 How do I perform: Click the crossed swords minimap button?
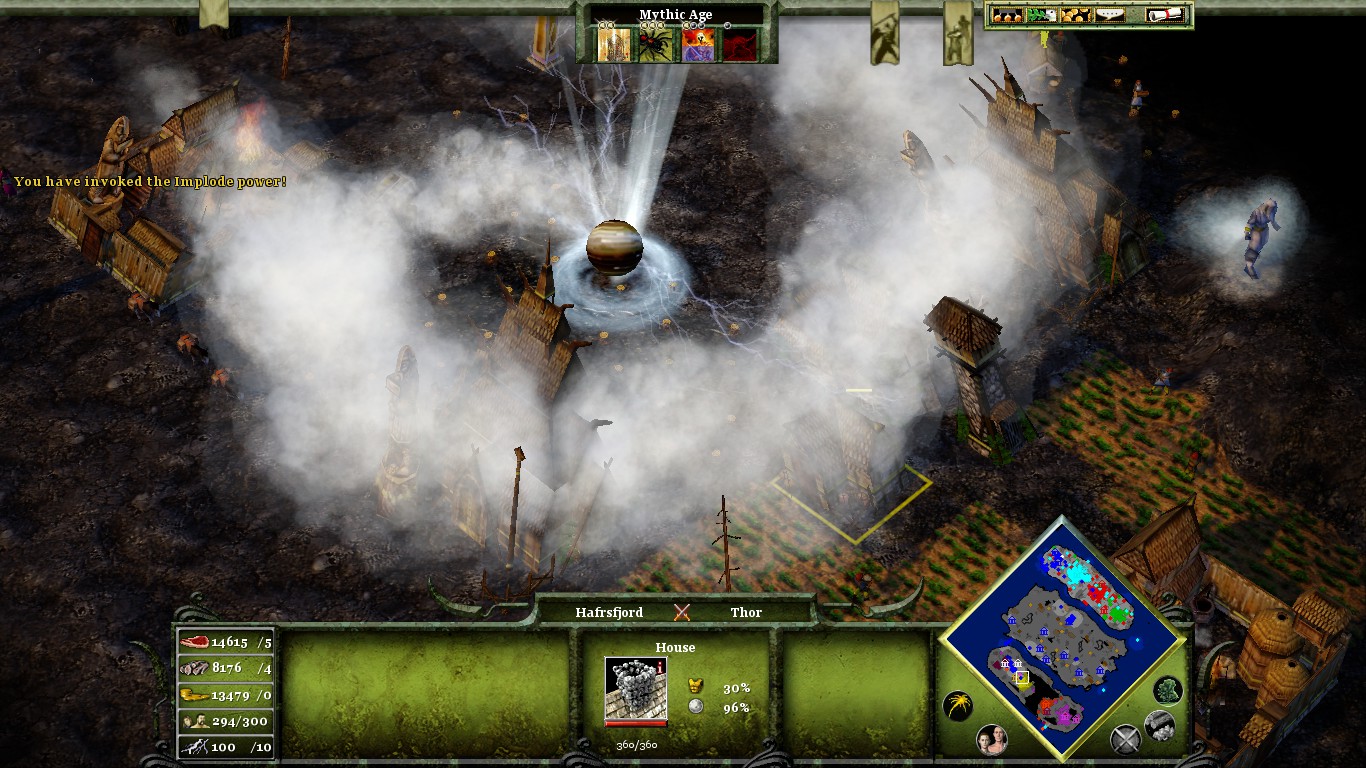(x=1125, y=740)
